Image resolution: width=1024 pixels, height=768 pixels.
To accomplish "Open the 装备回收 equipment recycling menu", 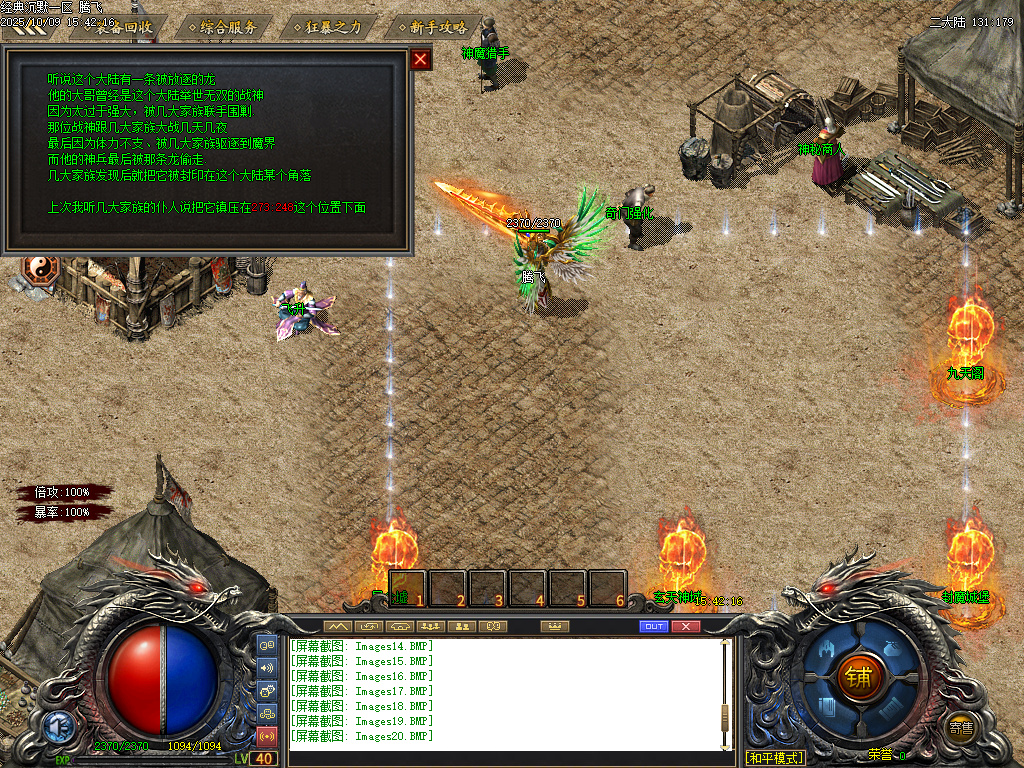I will (x=124, y=27).
